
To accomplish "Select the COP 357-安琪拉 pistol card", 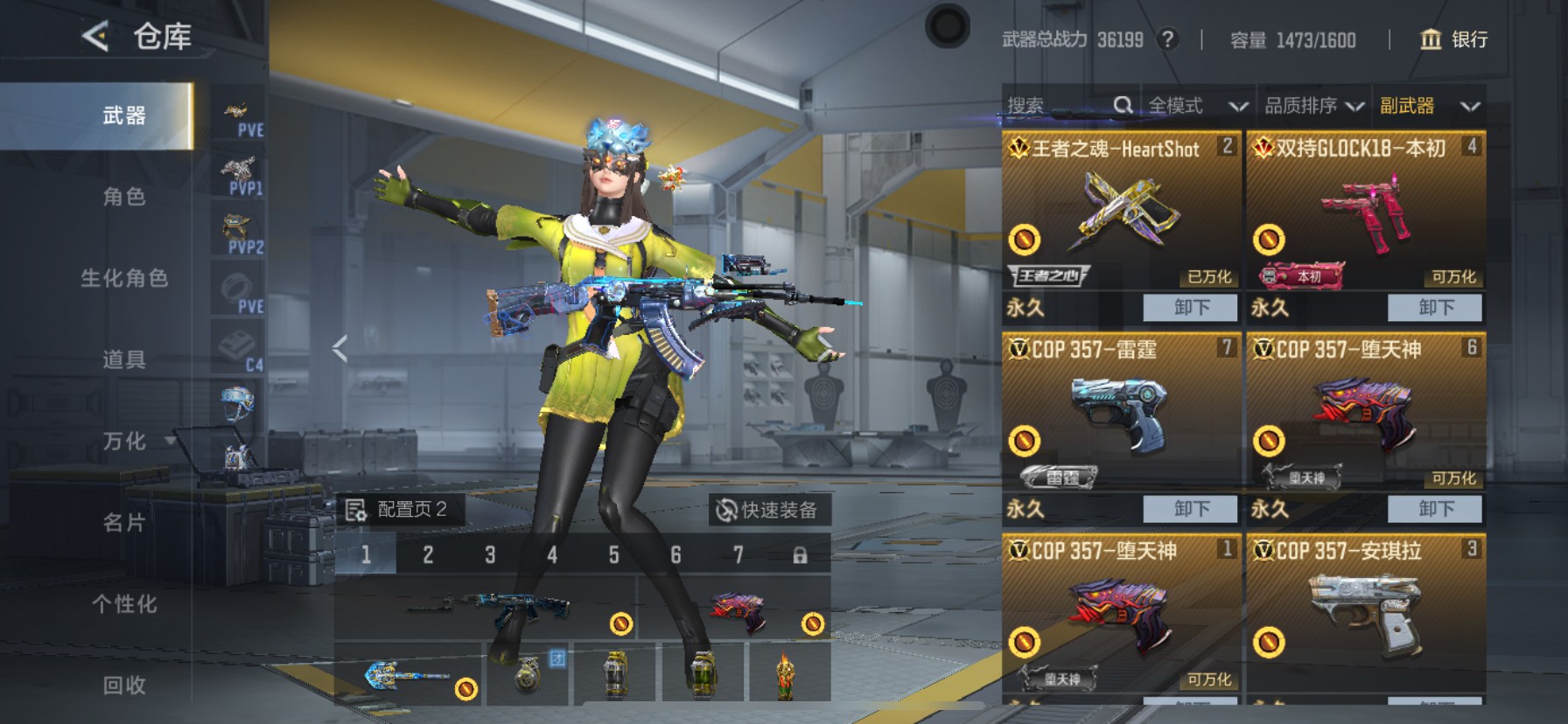I will (1366, 612).
